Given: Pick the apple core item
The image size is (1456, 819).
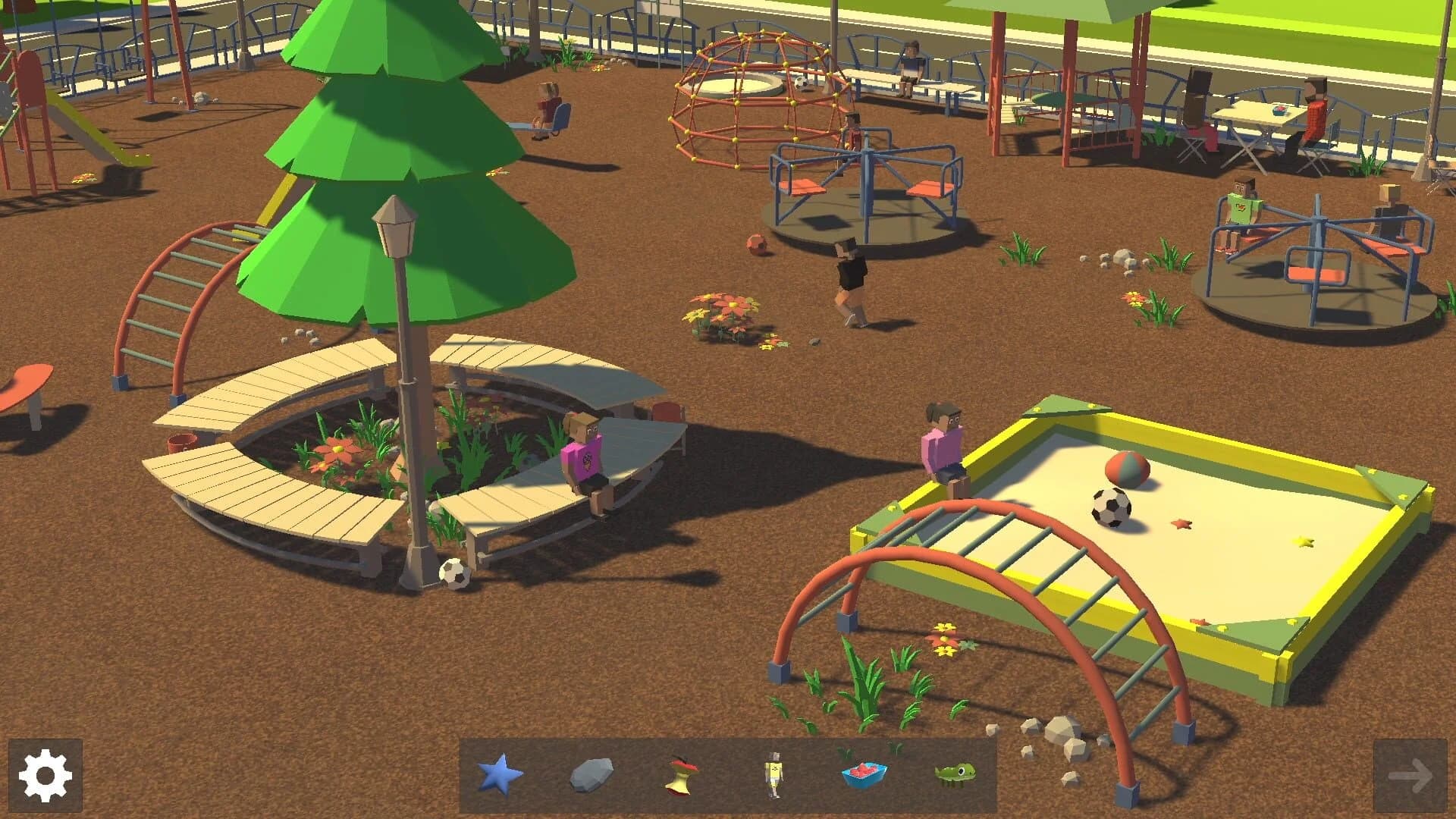Looking at the screenshot, I should pos(682,775).
